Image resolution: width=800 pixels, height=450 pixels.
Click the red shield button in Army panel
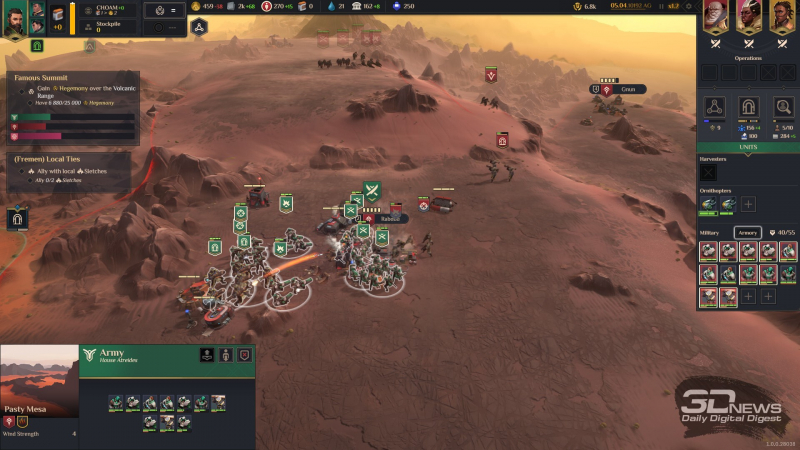[244, 355]
